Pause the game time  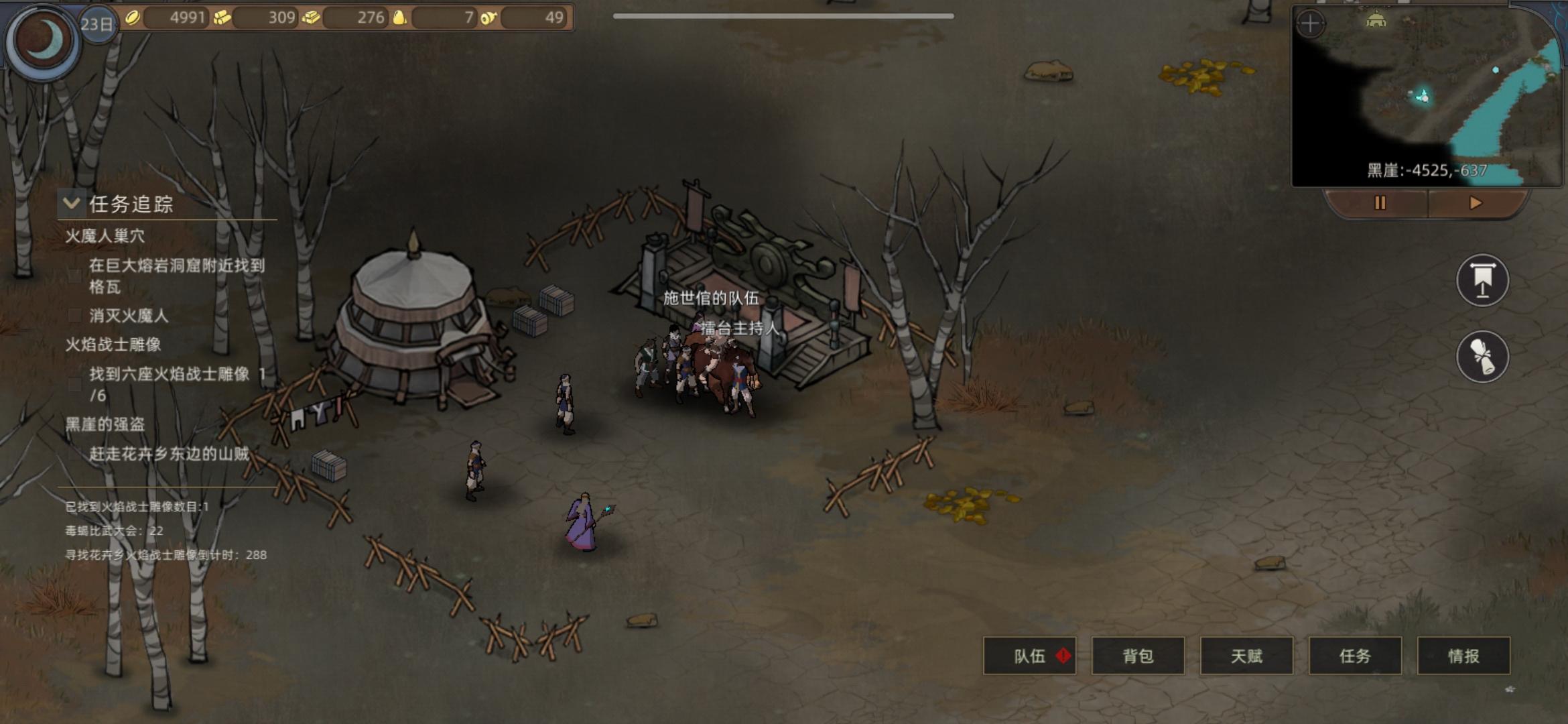click(1379, 202)
